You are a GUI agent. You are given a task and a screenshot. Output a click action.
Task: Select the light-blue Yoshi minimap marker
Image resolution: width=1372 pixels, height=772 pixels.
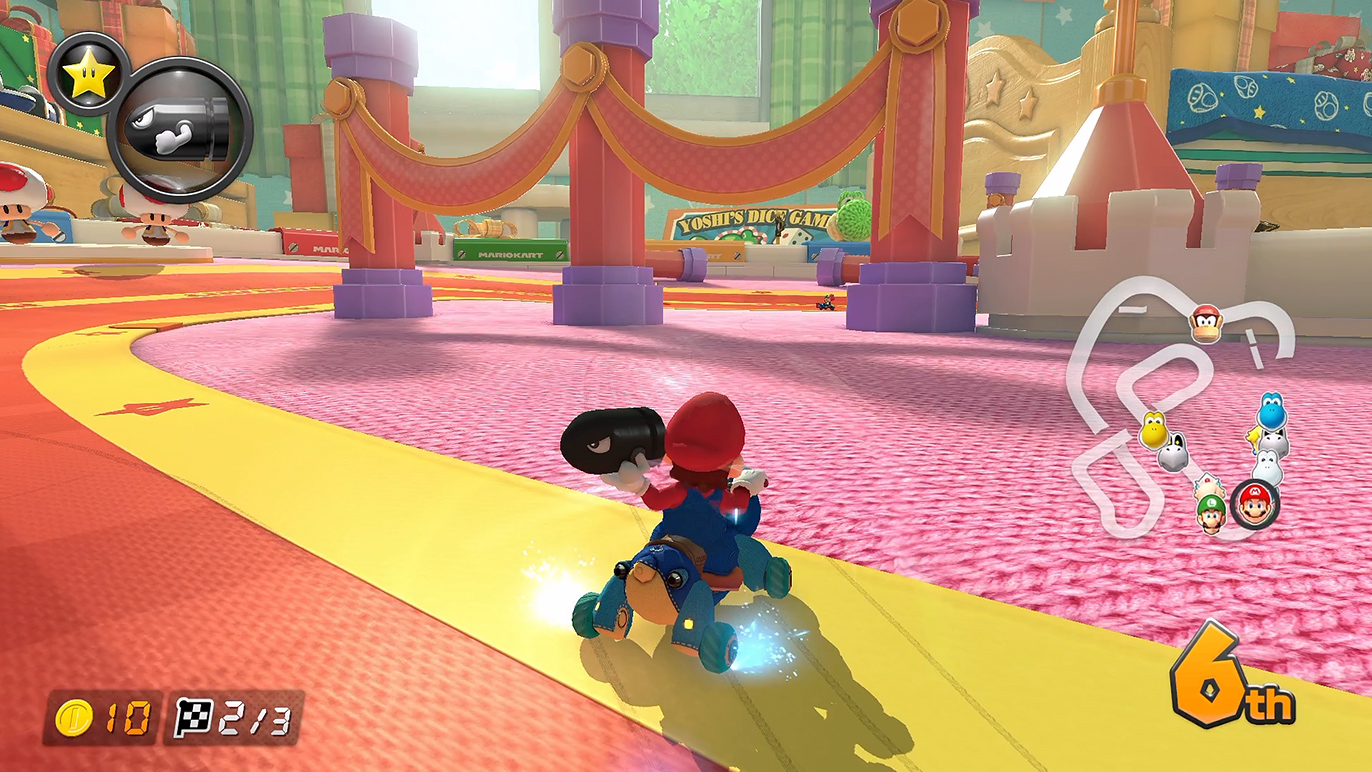pos(1271,411)
